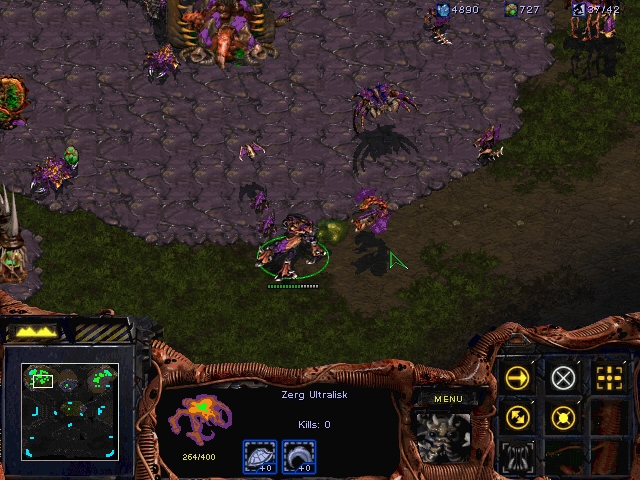Select the Attack command crosshair

[608, 377]
